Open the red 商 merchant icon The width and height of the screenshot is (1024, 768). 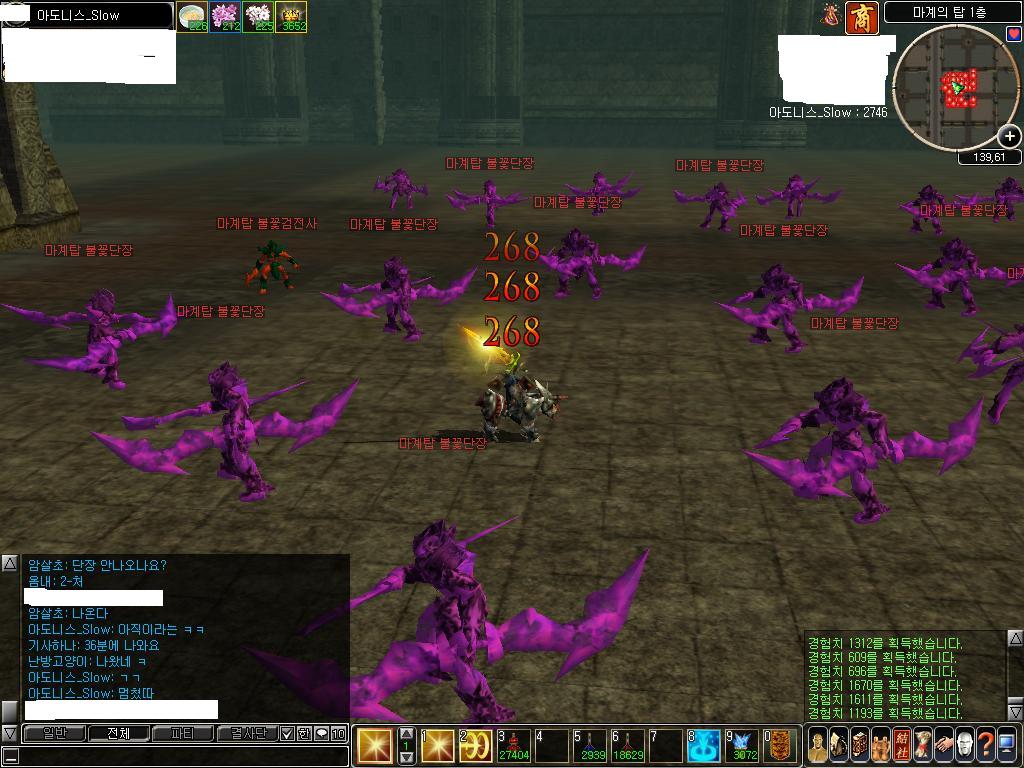tap(862, 18)
